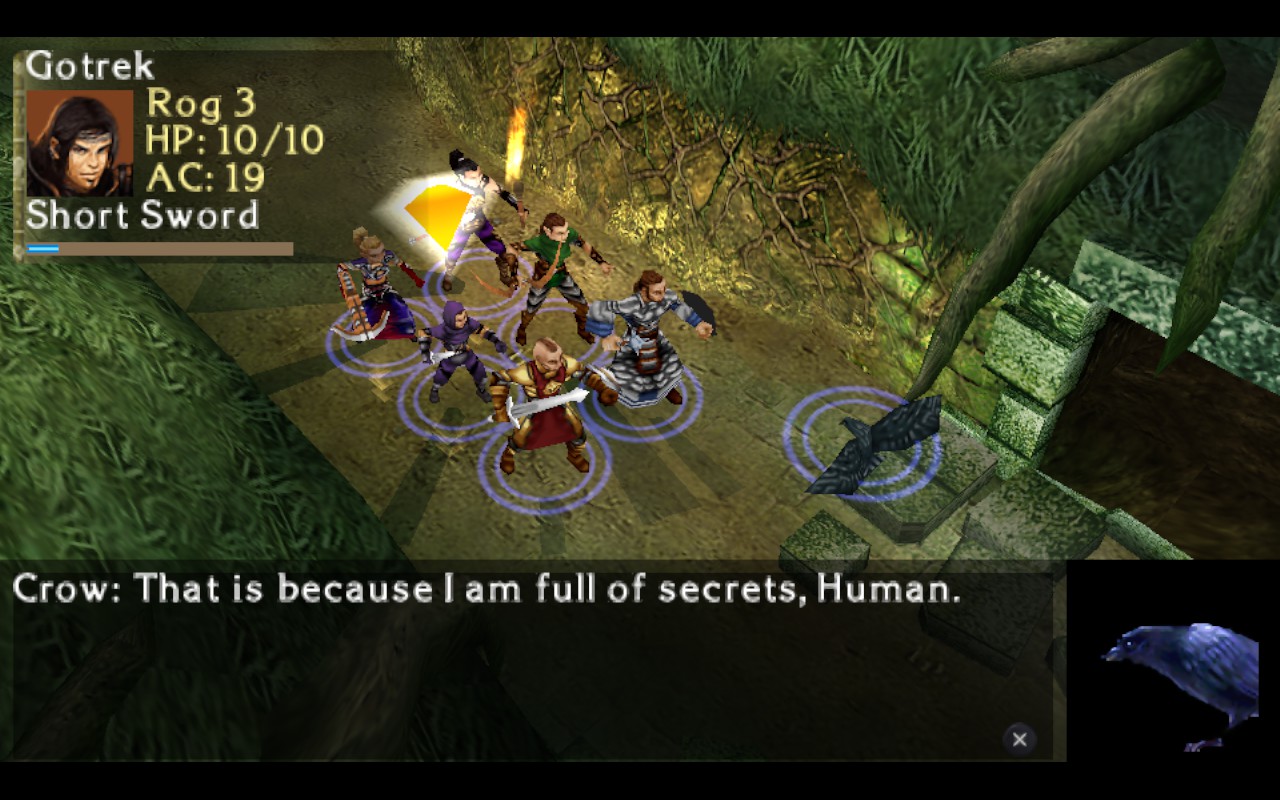Click Gotrek's character portrait

(x=79, y=142)
